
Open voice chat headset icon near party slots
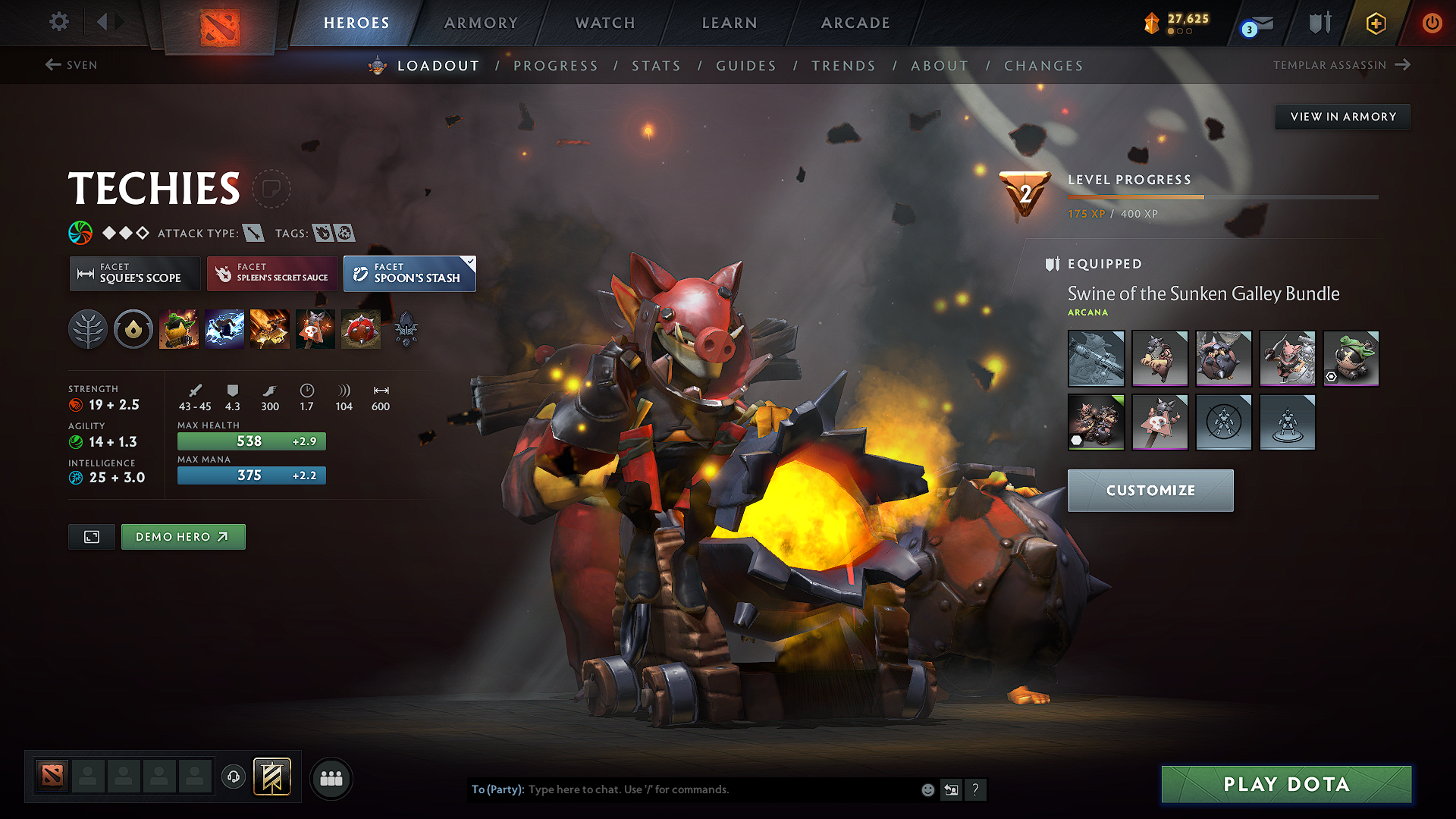pyautogui.click(x=233, y=778)
